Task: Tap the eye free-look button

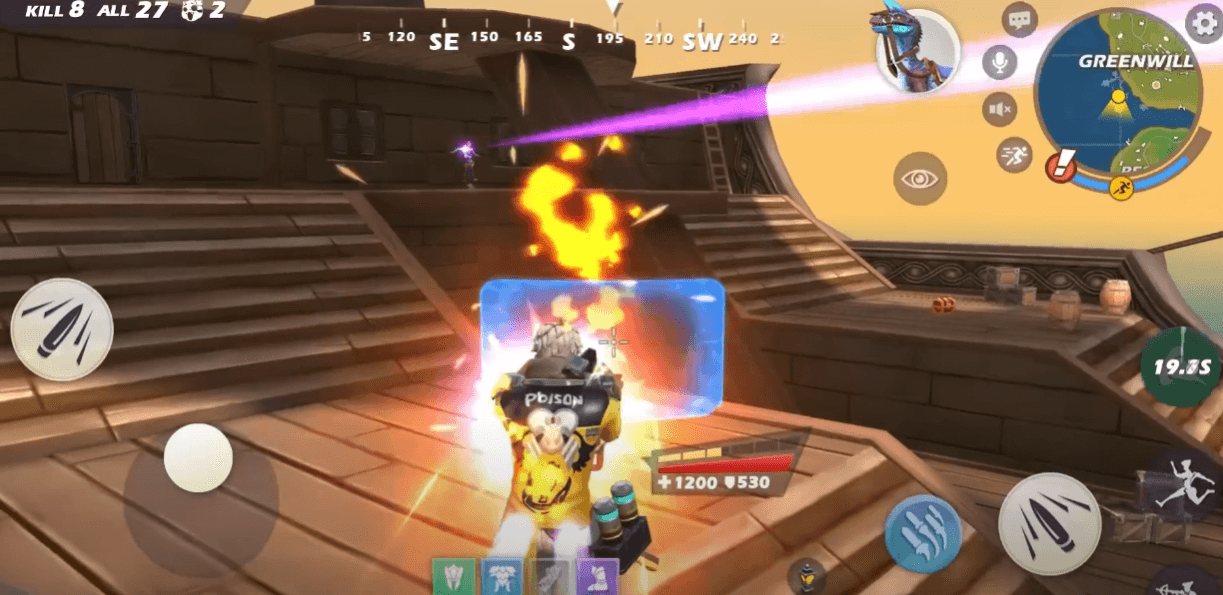Action: (919, 179)
